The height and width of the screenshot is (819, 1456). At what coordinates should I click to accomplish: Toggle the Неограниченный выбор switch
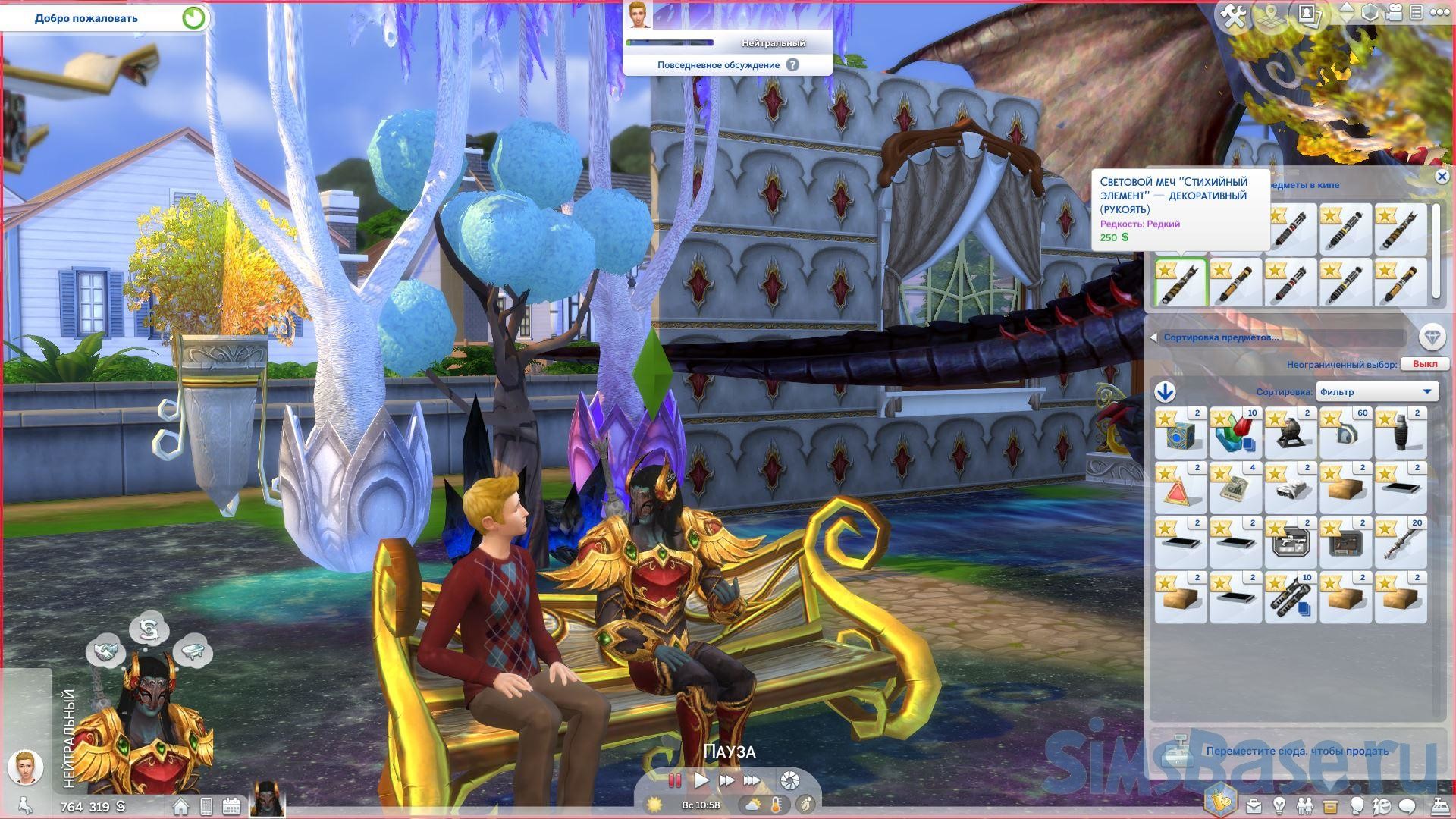click(x=1424, y=364)
